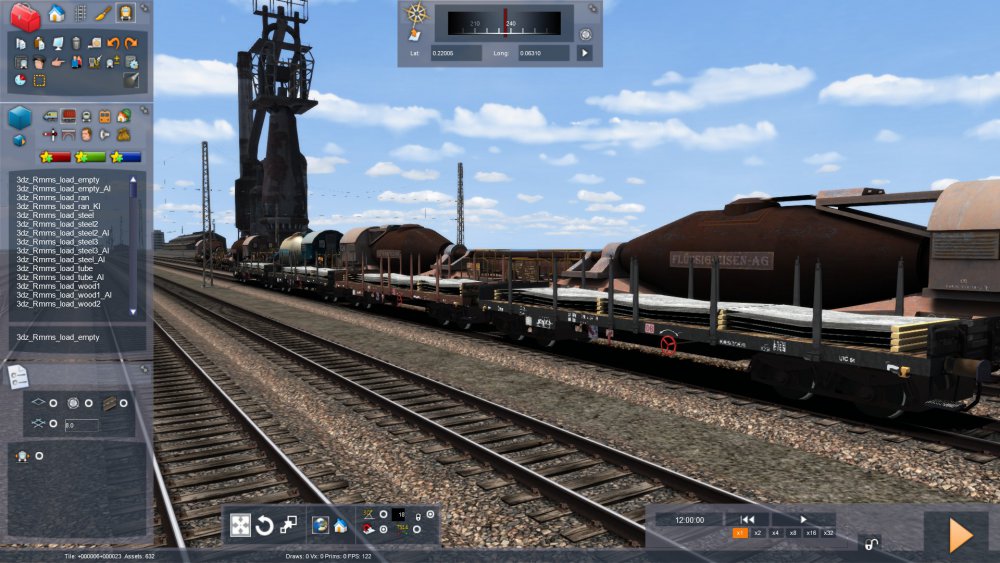Pick the 3dz_Rmms_load_steel2 entry
1000x563 pixels.
click(54, 223)
